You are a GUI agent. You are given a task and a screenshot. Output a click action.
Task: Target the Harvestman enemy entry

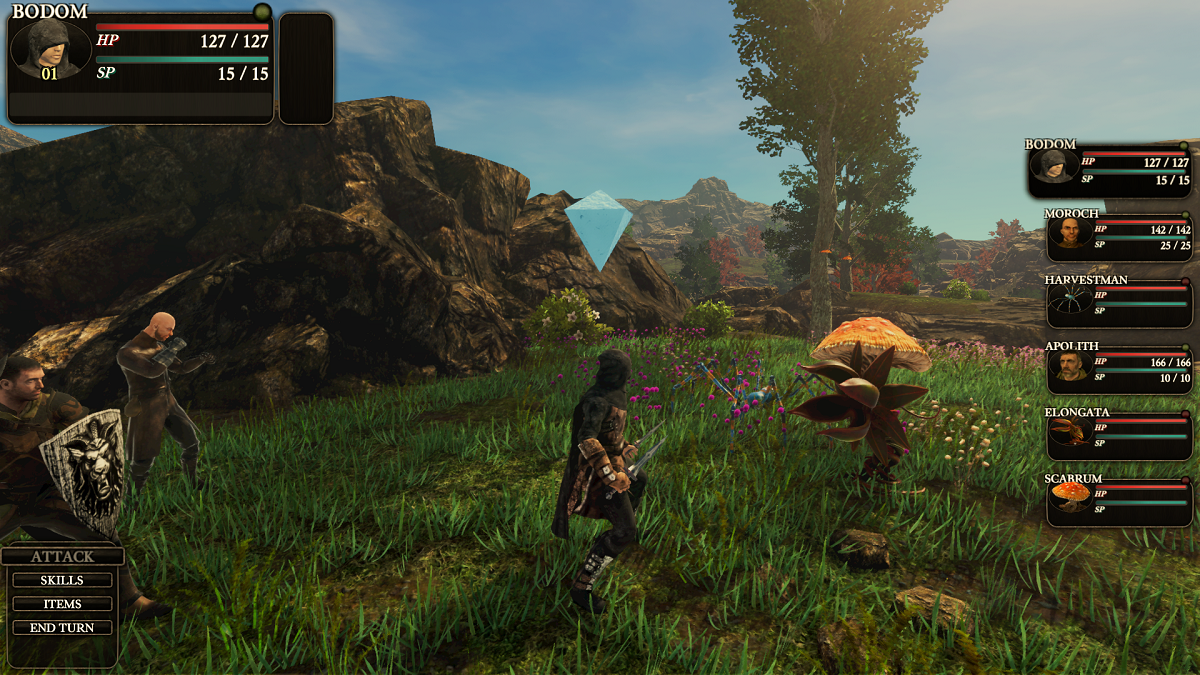(x=1119, y=302)
